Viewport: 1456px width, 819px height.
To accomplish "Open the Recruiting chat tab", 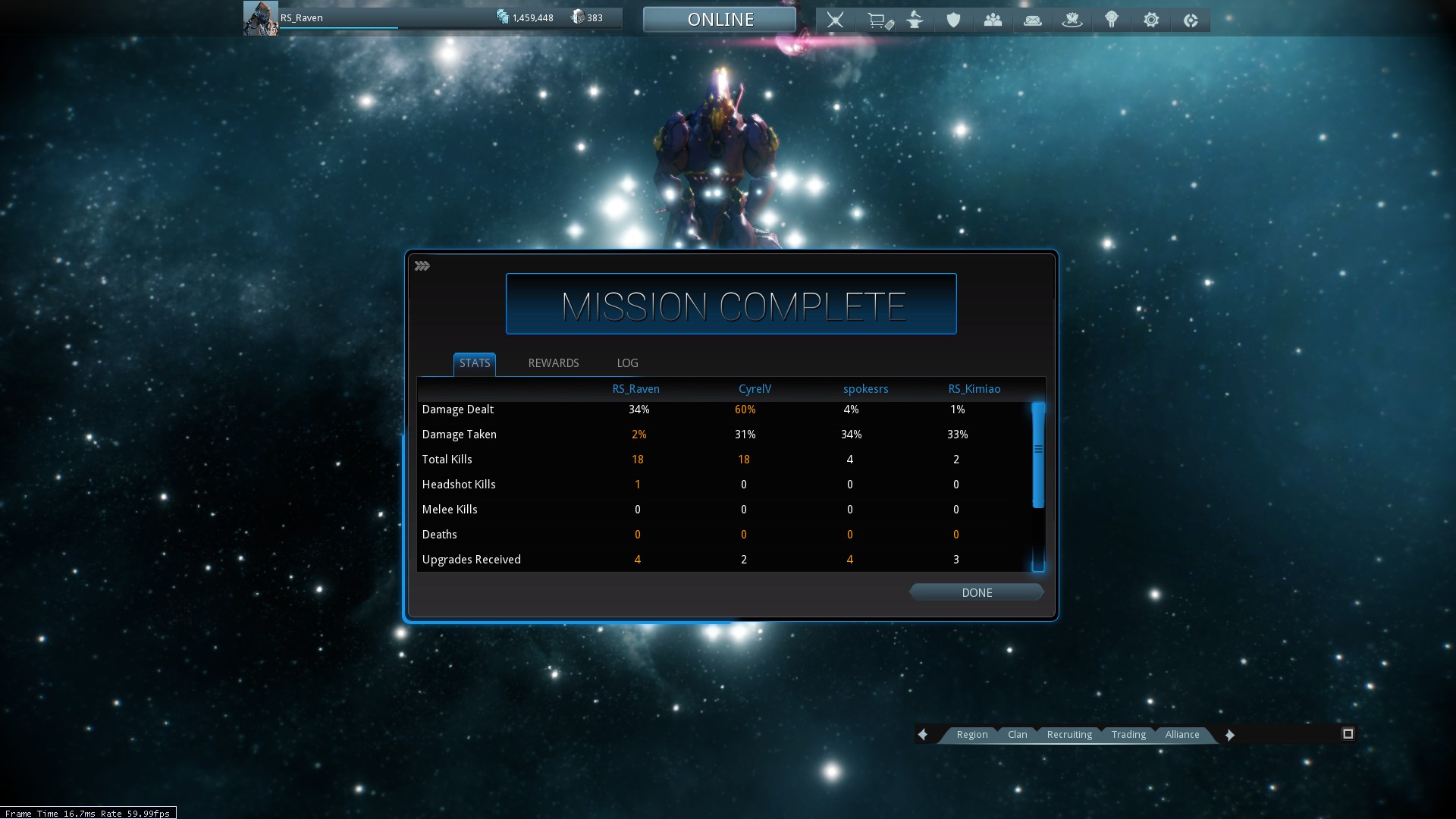I will coord(1069,734).
